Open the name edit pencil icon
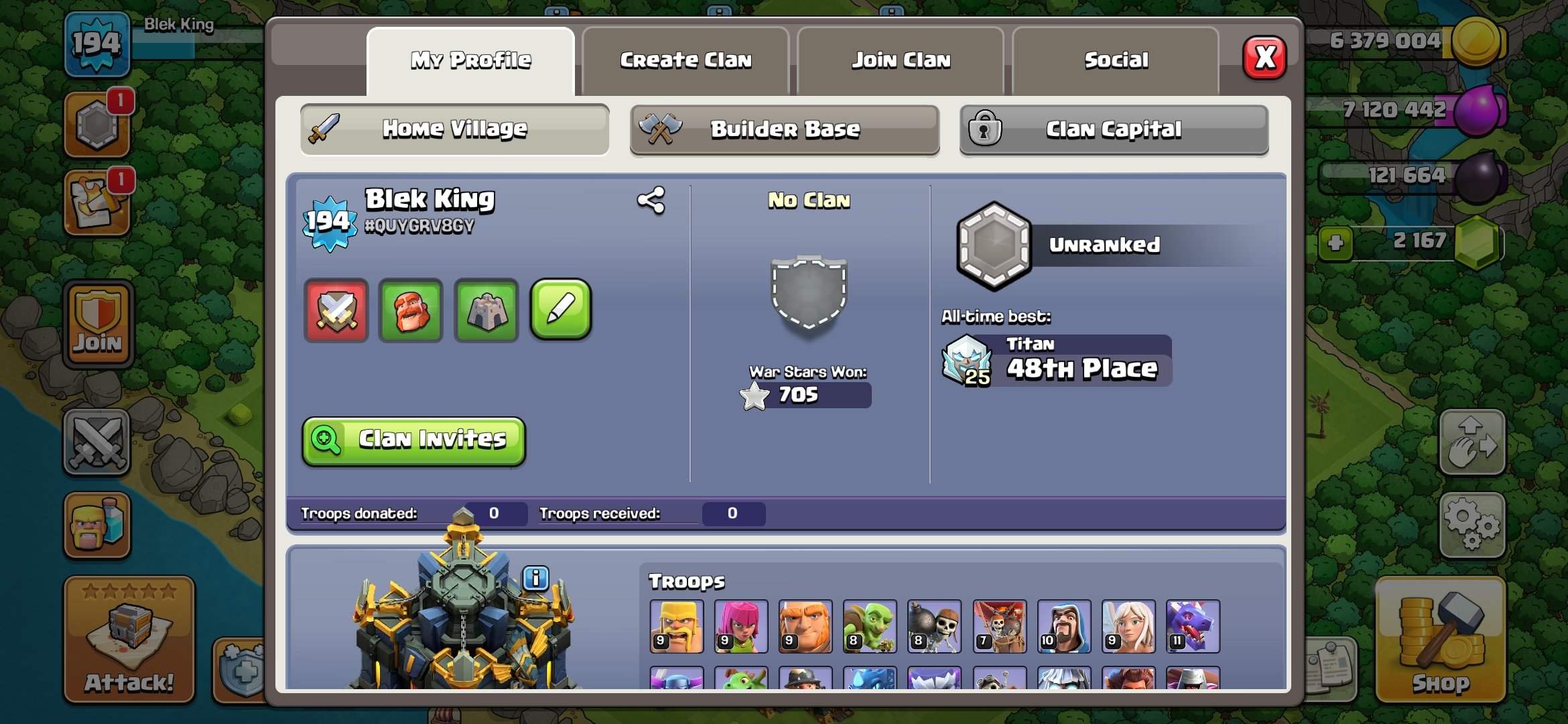Viewport: 1568px width, 724px height. pos(562,309)
